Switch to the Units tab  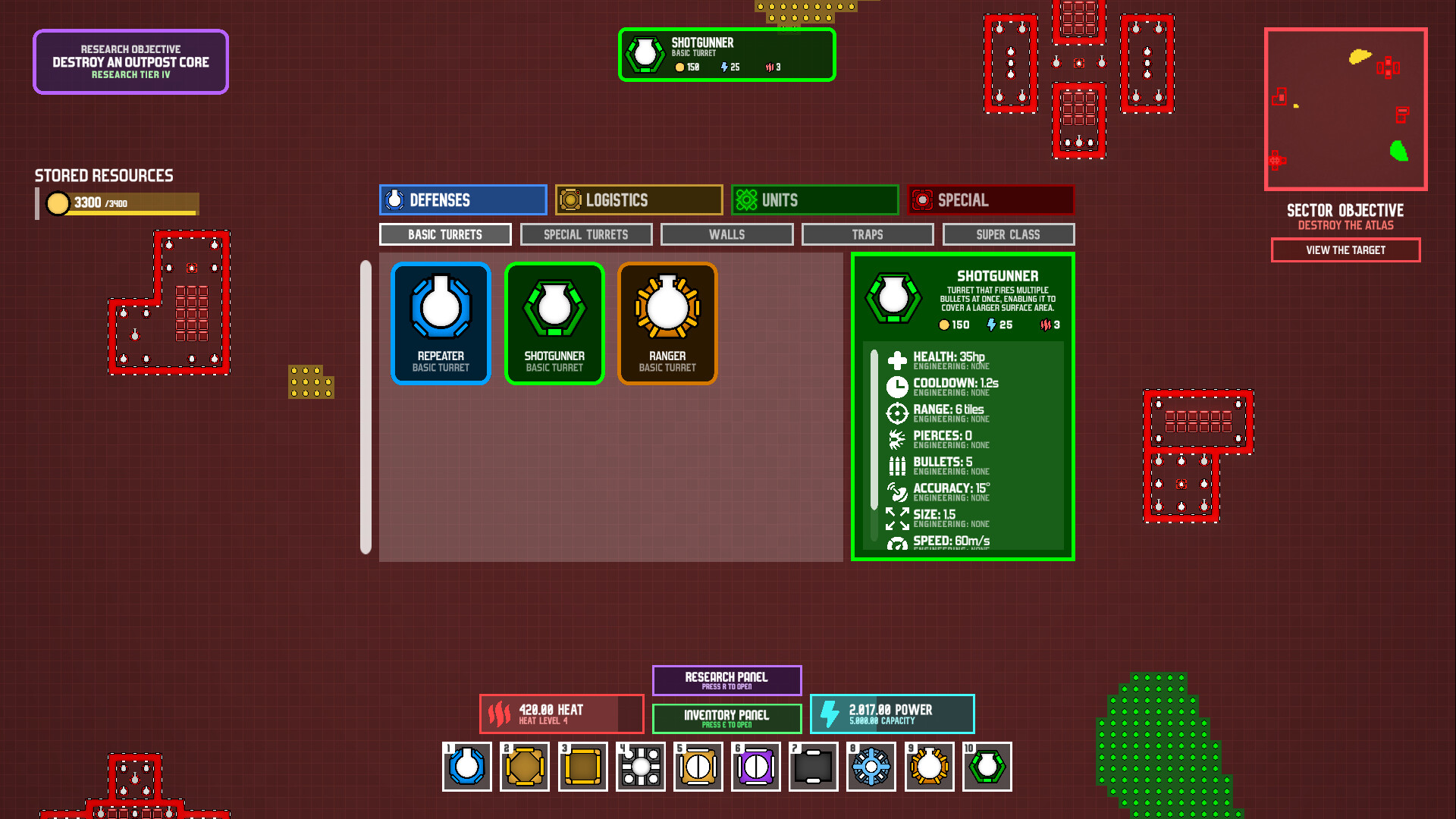point(814,199)
